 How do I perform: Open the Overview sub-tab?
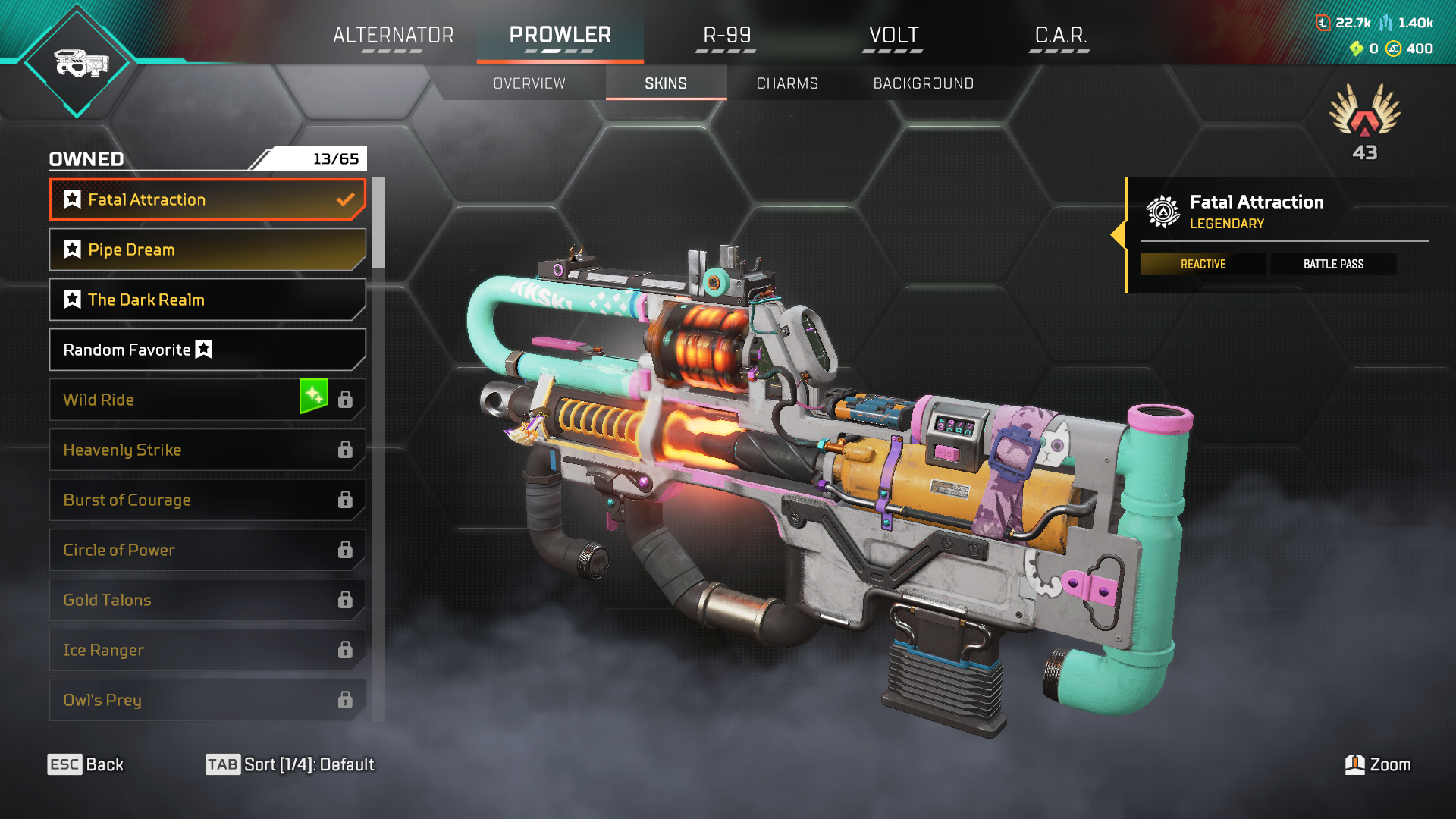pyautogui.click(x=529, y=83)
